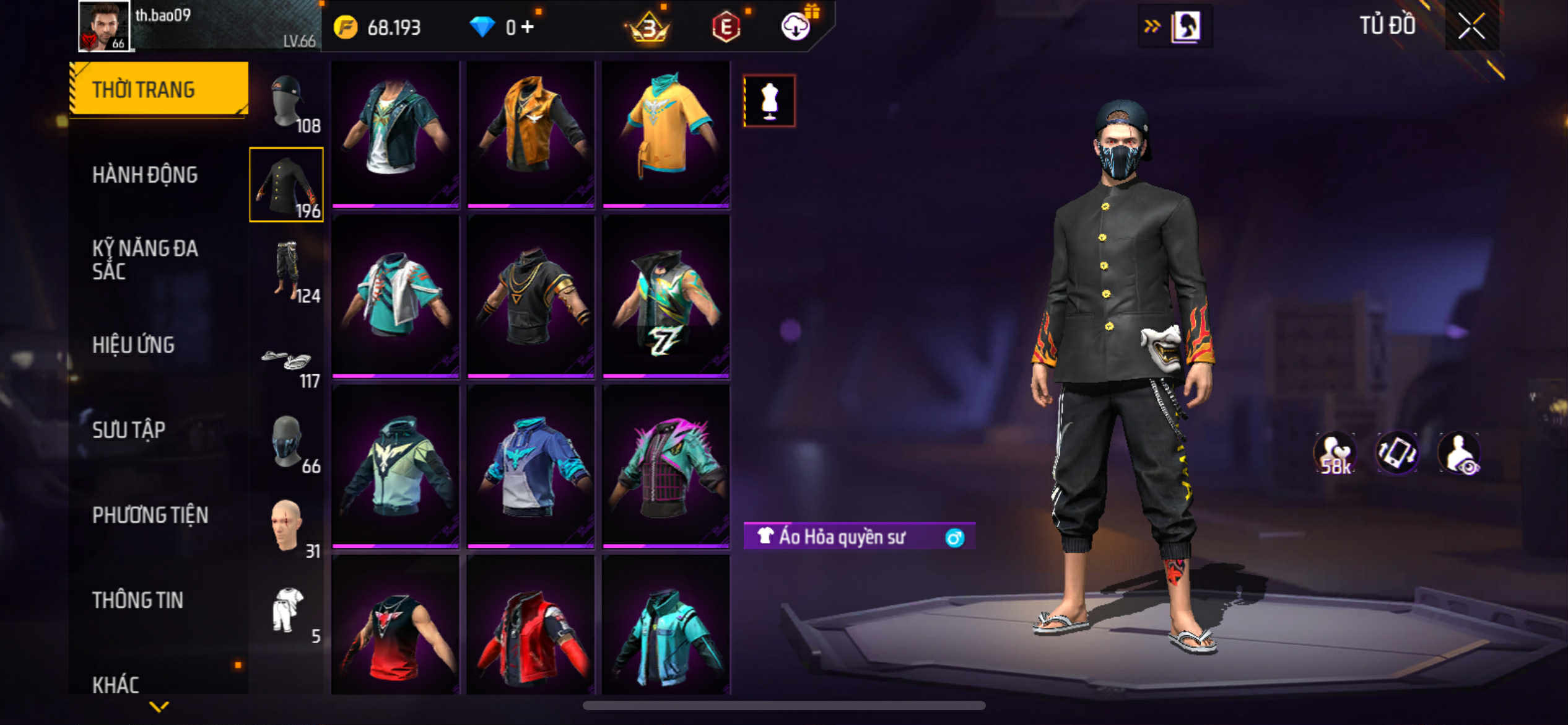Open the Kỹ Năng Đa Sắc tab
The width and height of the screenshot is (1568, 725).
coord(145,260)
